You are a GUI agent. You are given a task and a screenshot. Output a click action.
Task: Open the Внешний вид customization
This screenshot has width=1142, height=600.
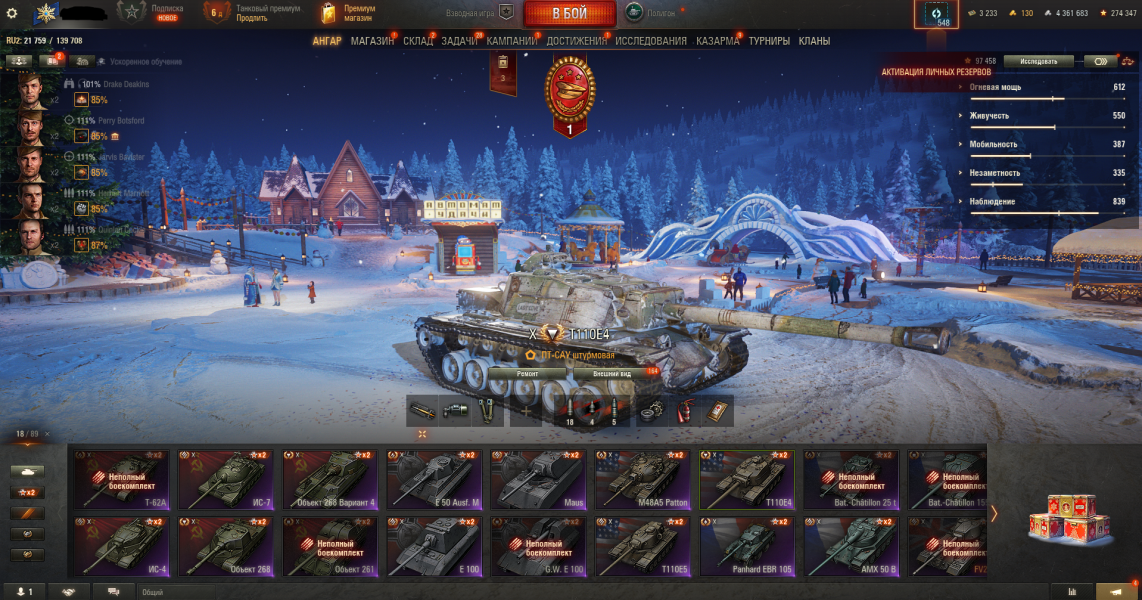[x=612, y=373]
